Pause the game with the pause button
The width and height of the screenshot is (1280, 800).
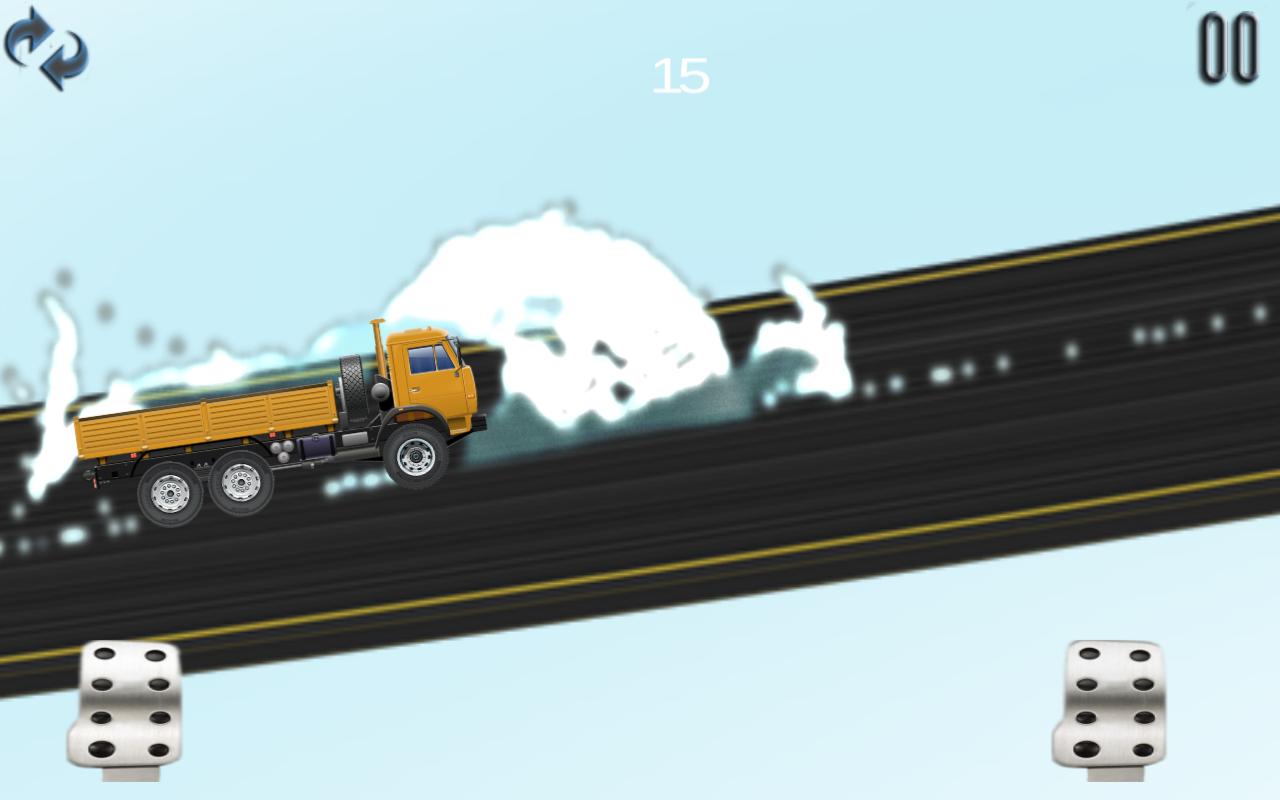[x=1228, y=48]
